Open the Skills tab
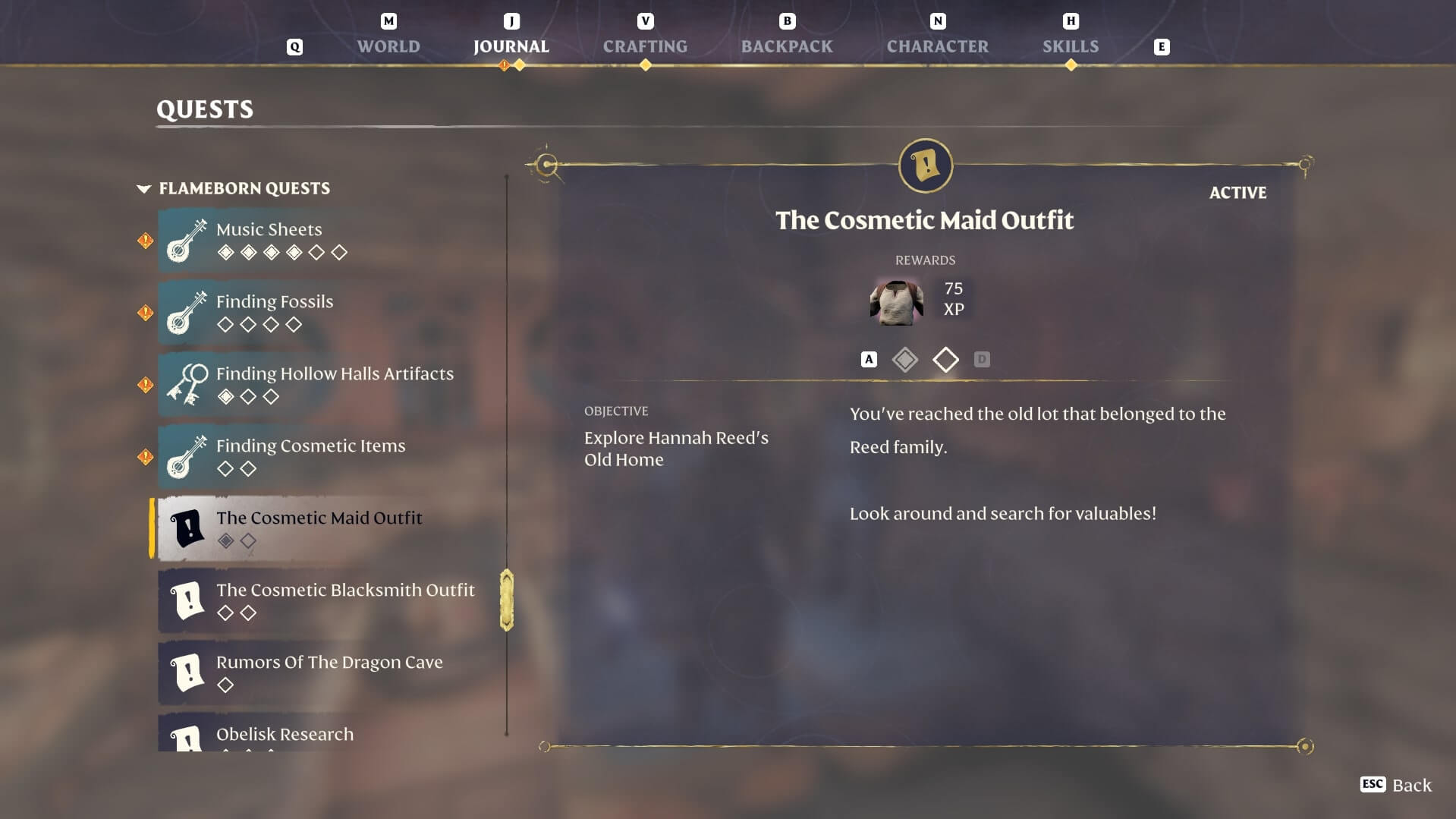Viewport: 1456px width, 819px height. tap(1071, 46)
